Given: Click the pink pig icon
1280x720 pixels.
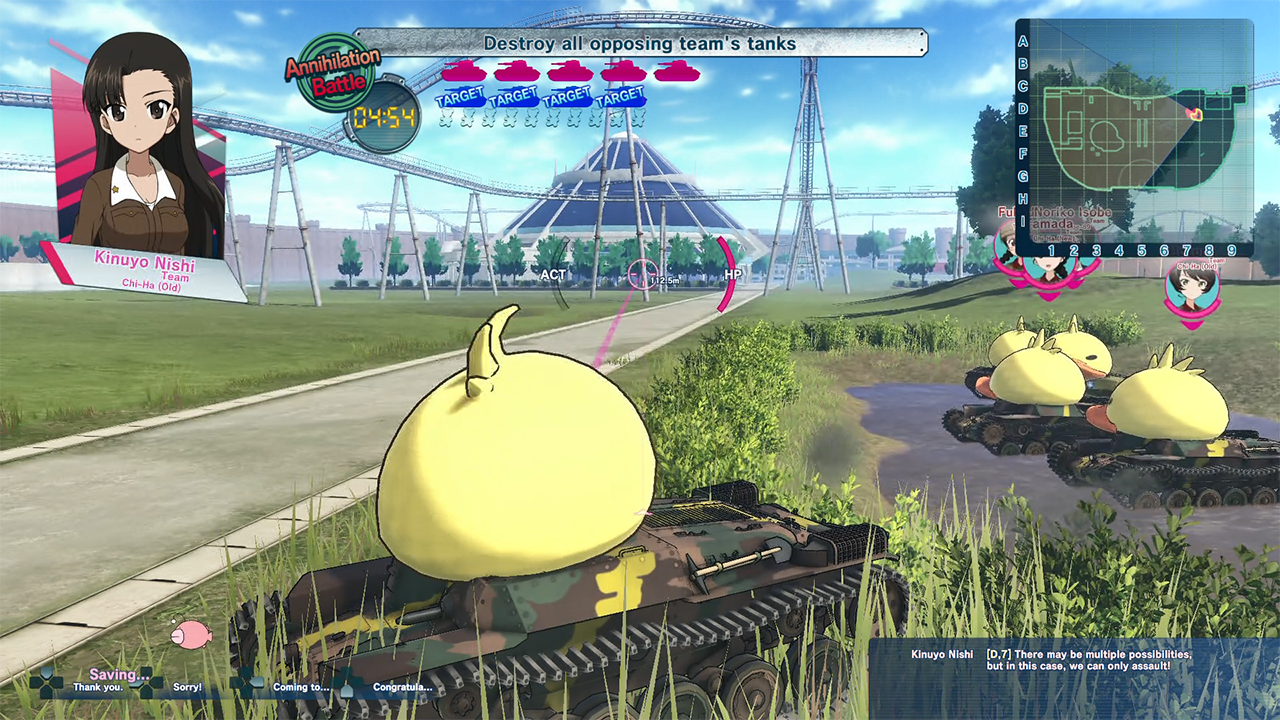Looking at the screenshot, I should [191, 633].
